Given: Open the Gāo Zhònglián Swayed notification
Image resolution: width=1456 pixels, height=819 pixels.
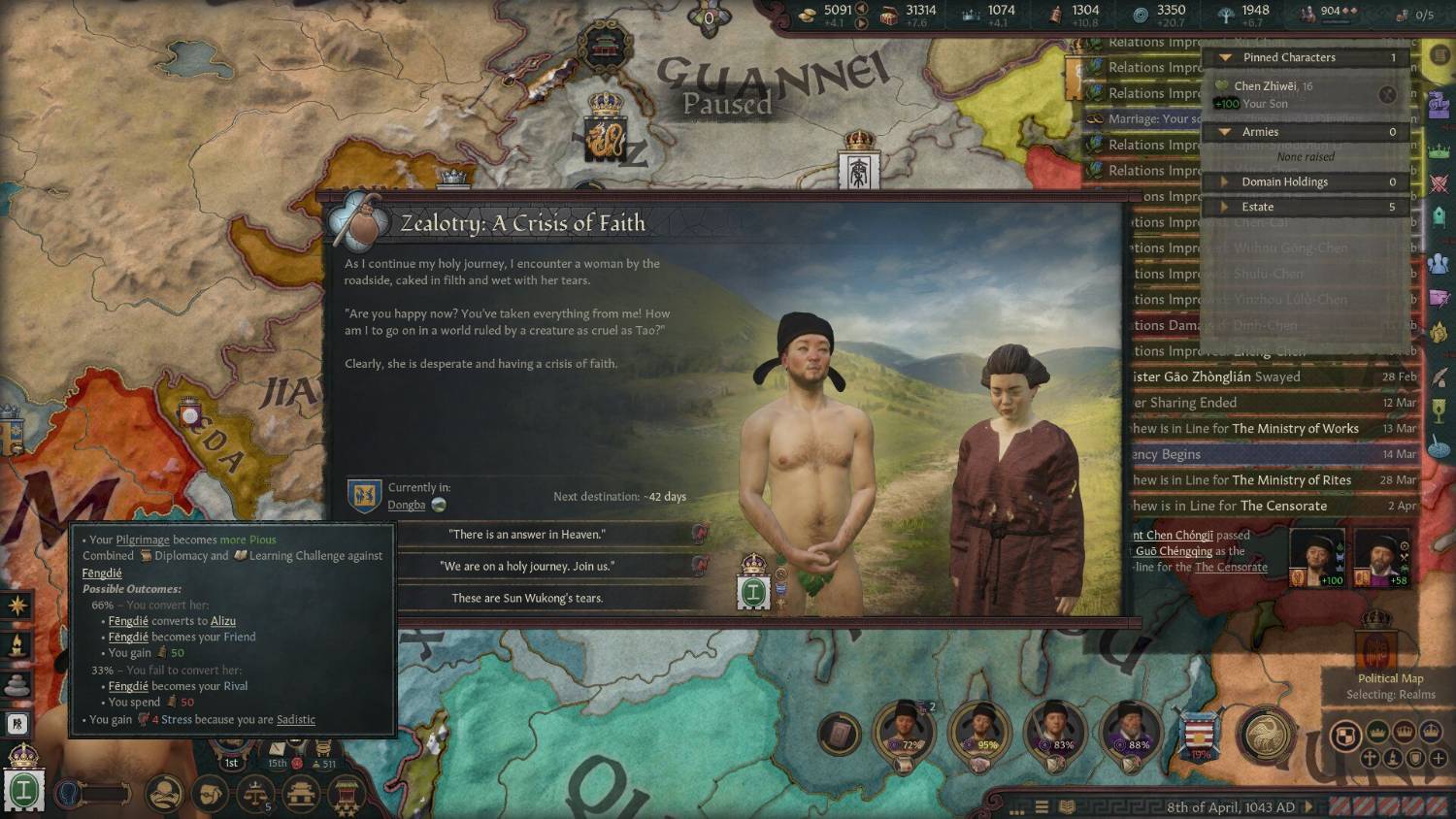Looking at the screenshot, I should 1252,377.
